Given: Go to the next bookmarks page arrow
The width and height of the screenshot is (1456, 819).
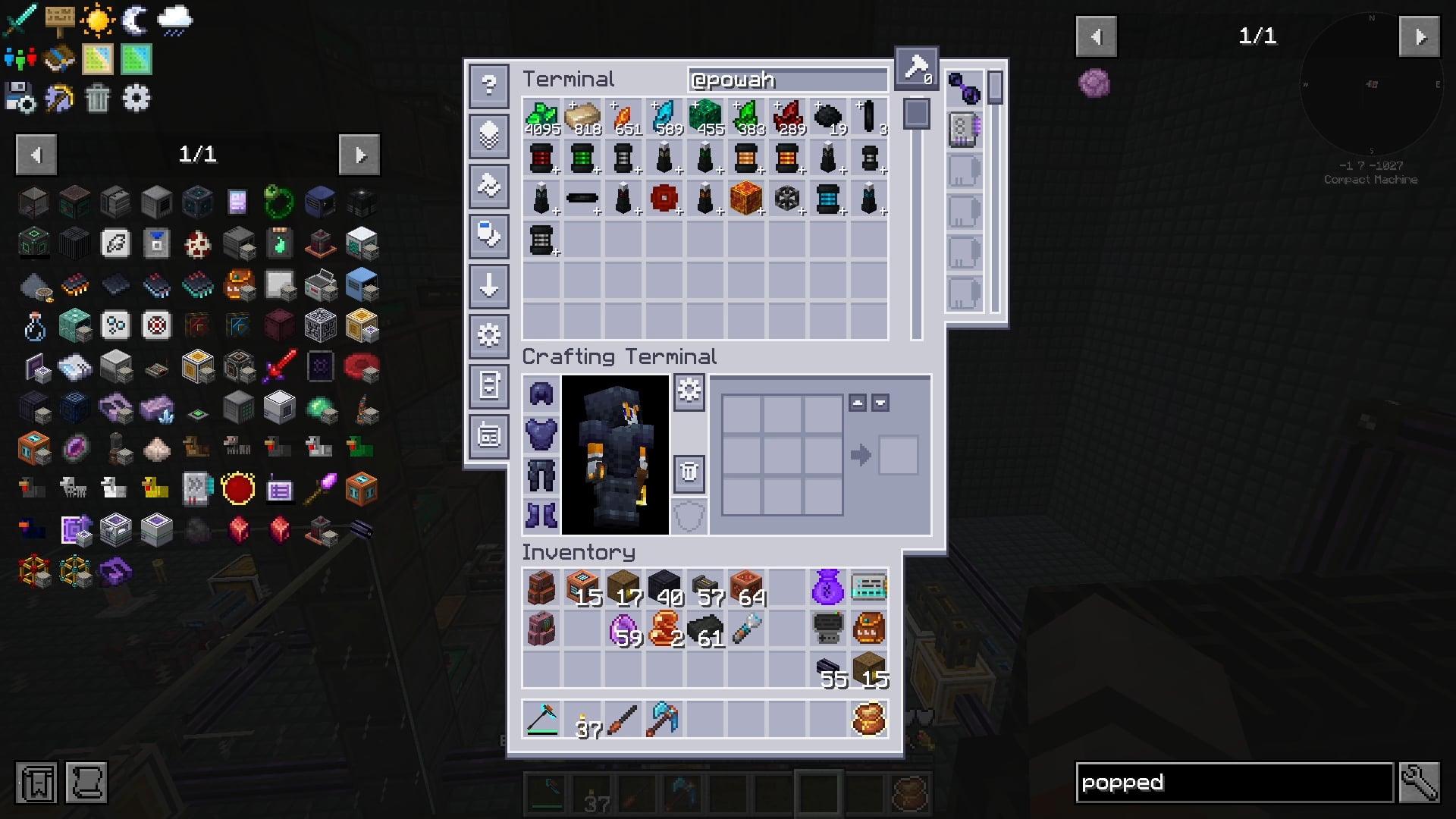Looking at the screenshot, I should (x=359, y=155).
